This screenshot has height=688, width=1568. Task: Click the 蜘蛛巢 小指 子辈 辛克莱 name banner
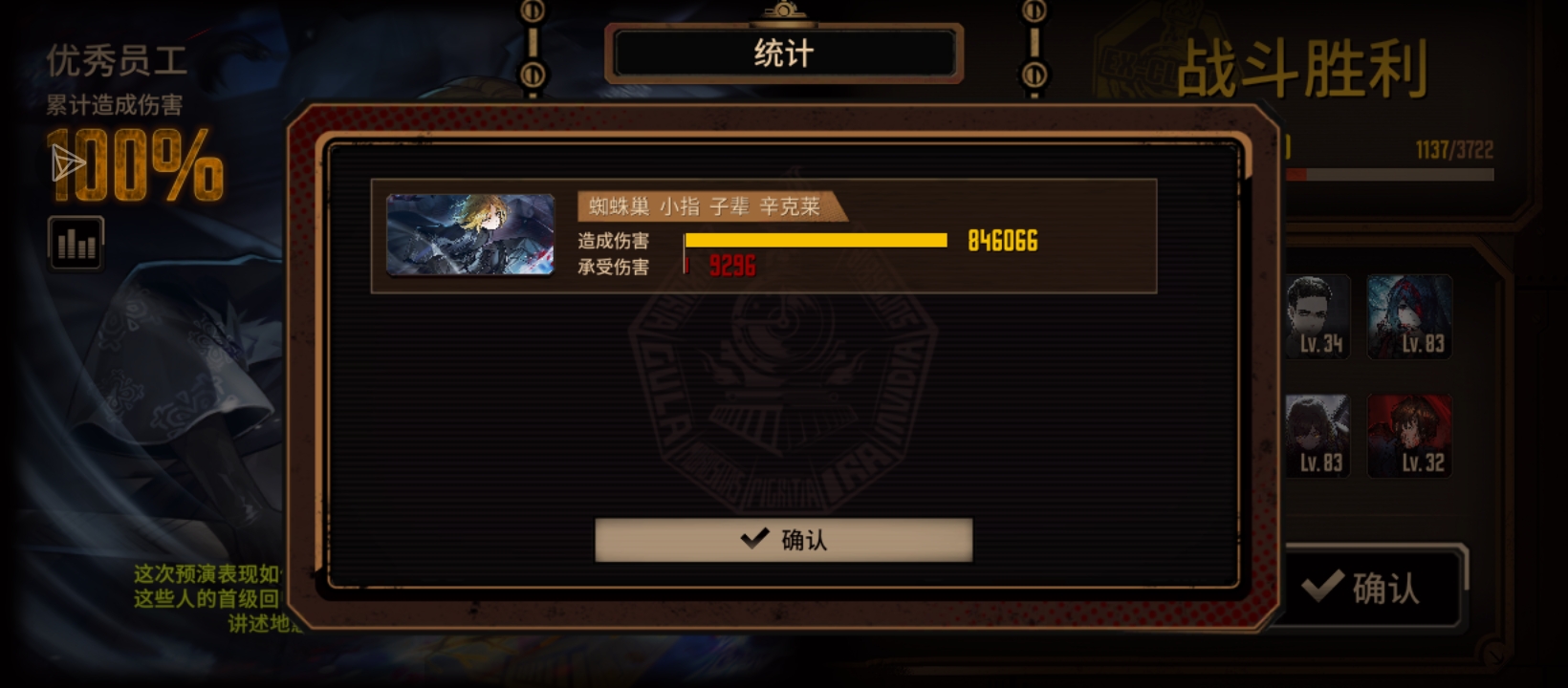(708, 205)
